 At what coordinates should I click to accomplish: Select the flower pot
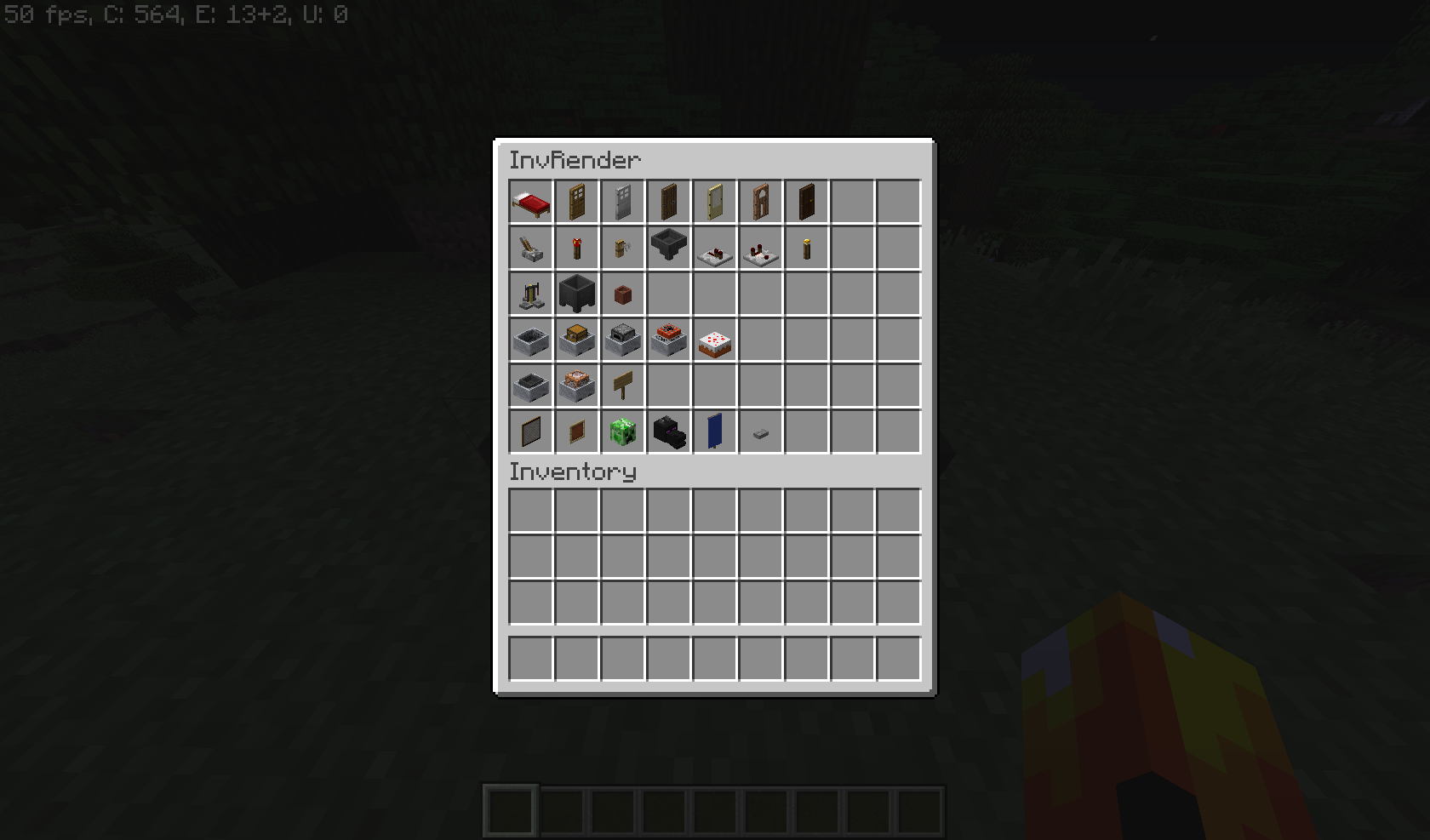click(622, 294)
